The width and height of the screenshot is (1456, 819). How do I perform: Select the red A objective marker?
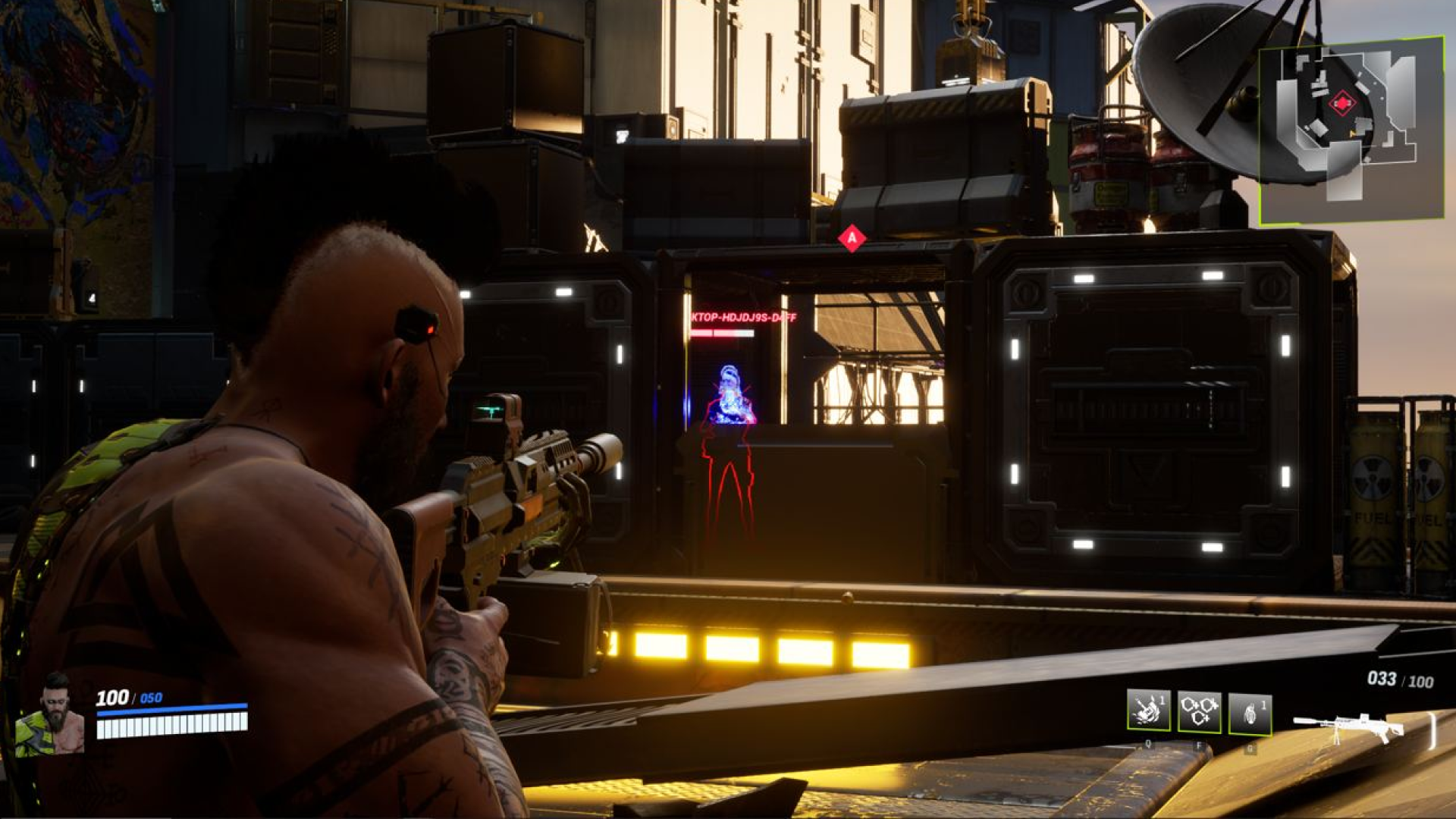852,237
